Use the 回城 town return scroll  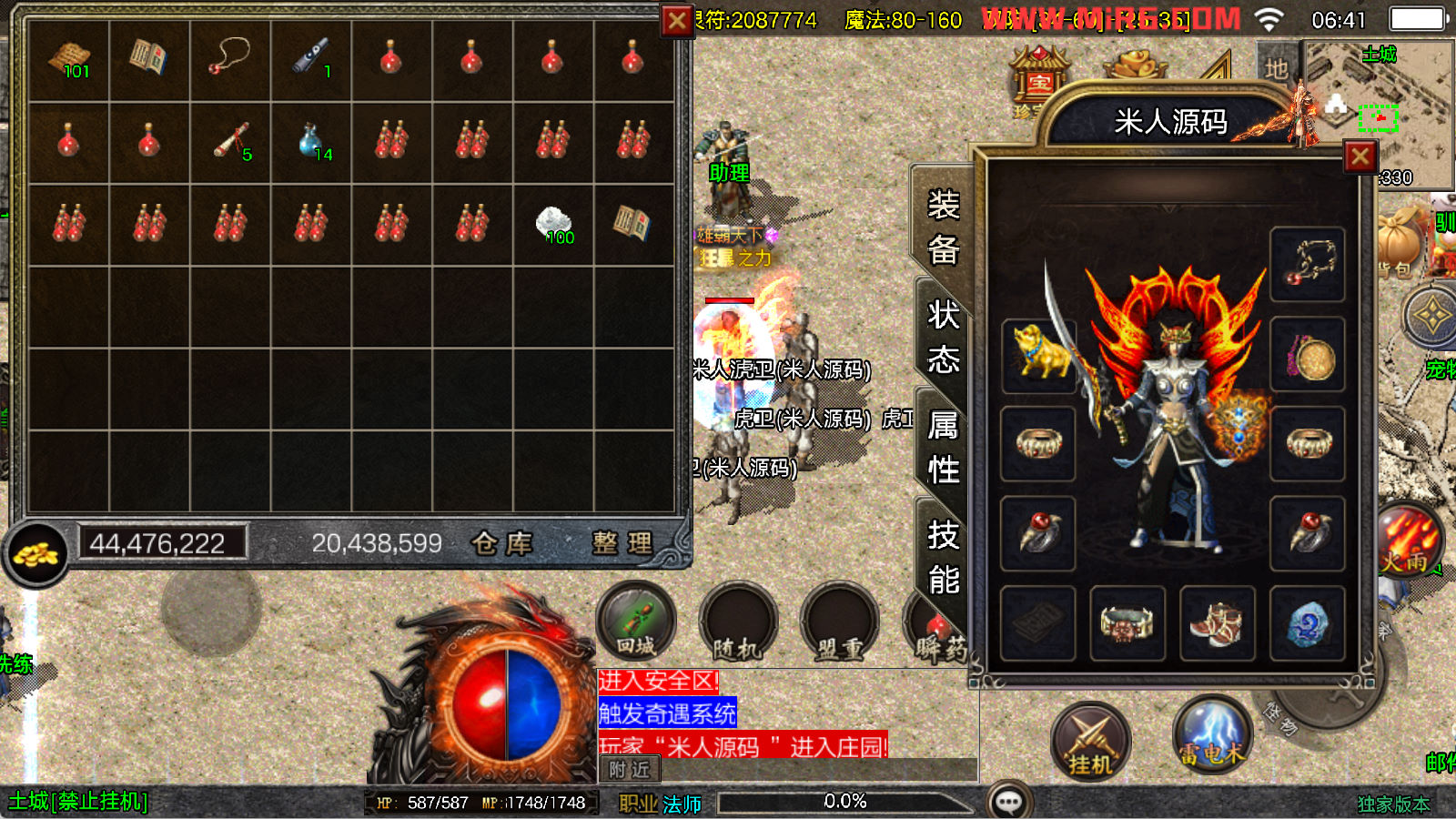coord(636,622)
